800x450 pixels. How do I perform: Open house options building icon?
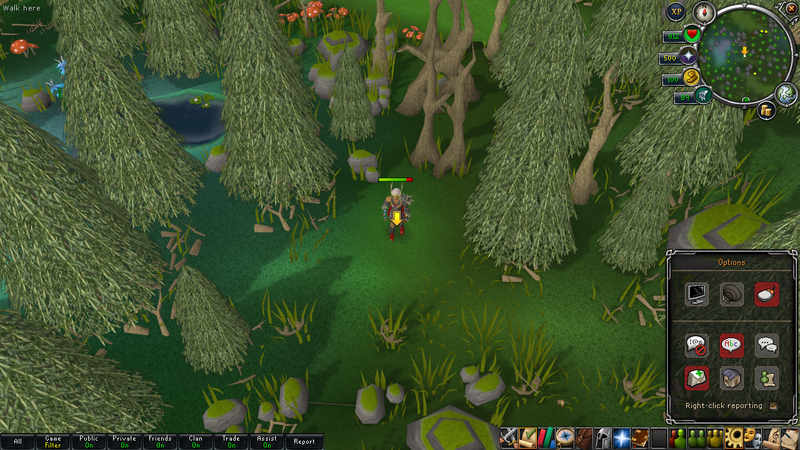click(x=732, y=378)
